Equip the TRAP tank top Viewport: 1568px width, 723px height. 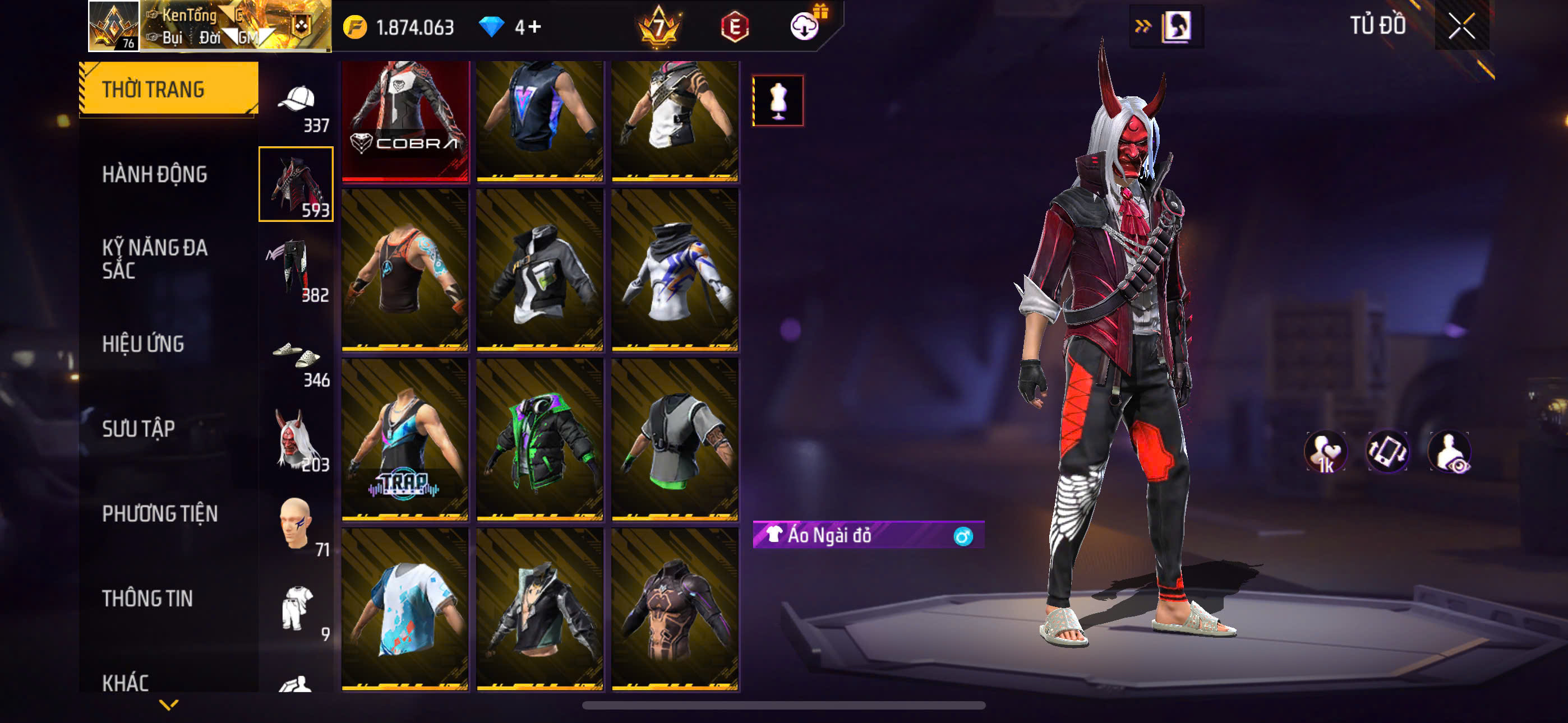click(x=405, y=439)
